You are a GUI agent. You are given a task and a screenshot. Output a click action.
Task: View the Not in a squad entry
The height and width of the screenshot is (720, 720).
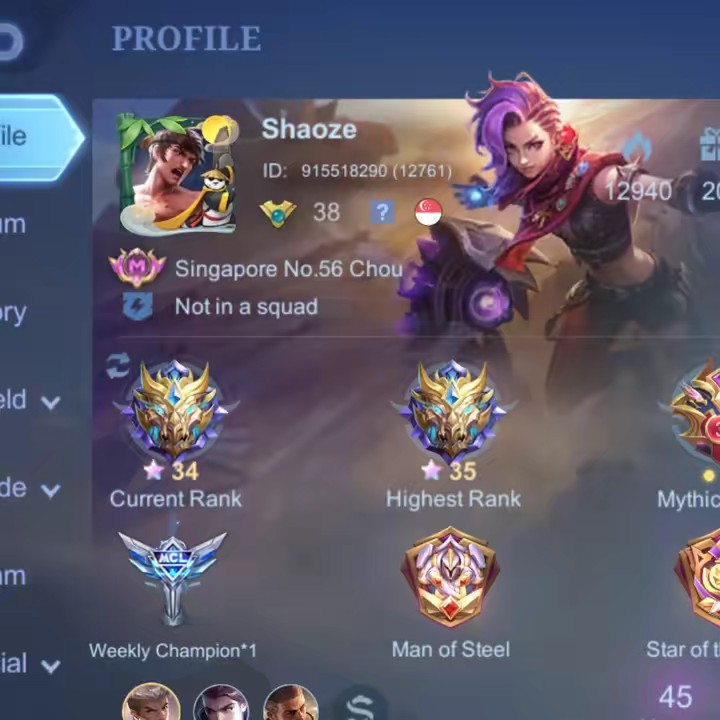coord(245,307)
